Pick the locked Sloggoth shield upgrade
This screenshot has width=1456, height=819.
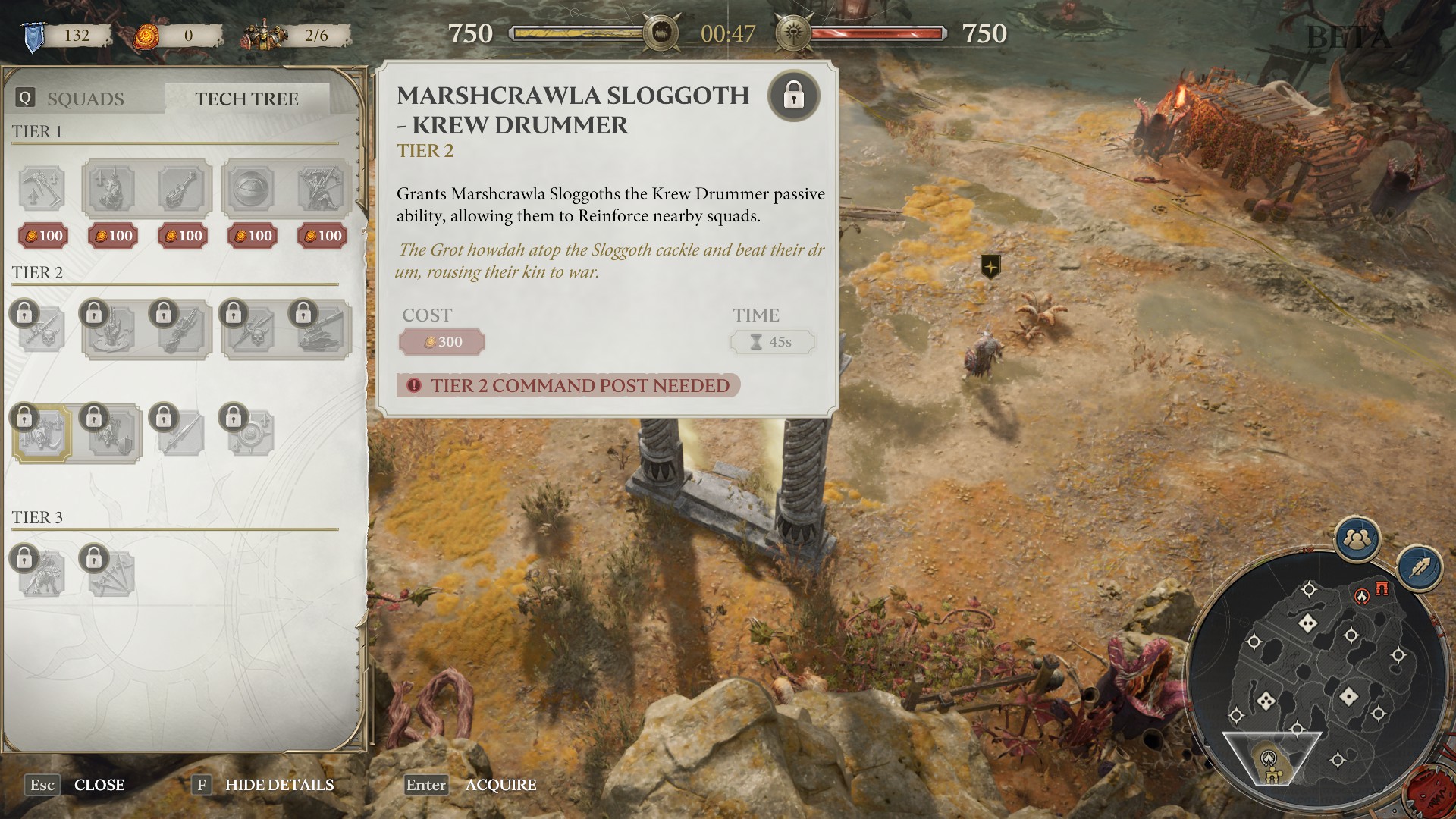coord(111,434)
